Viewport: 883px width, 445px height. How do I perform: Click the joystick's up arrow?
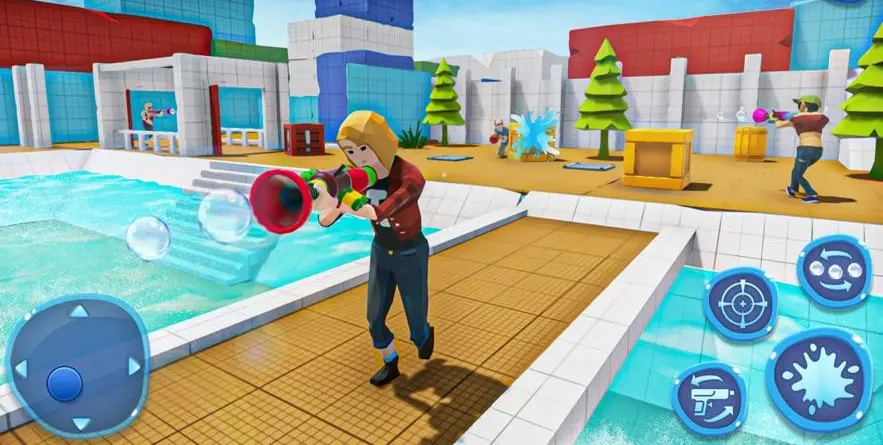[x=79, y=312]
